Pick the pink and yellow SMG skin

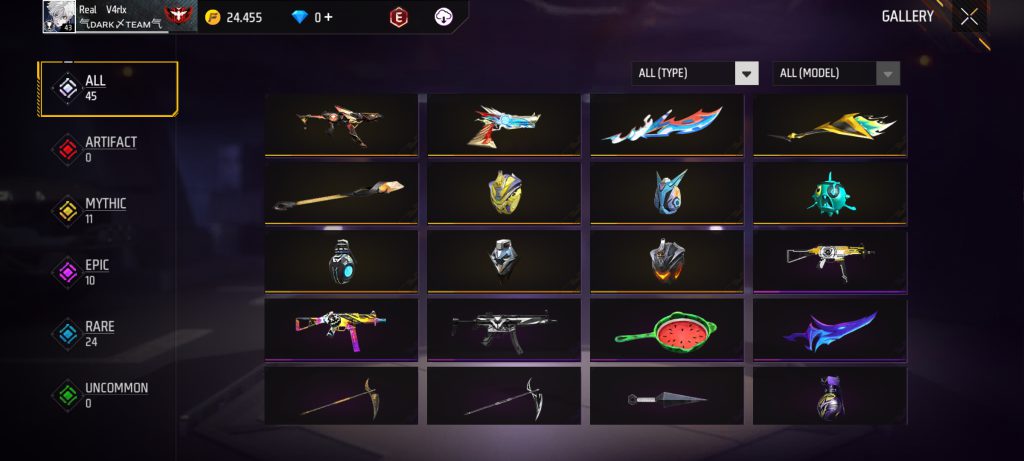(341, 329)
